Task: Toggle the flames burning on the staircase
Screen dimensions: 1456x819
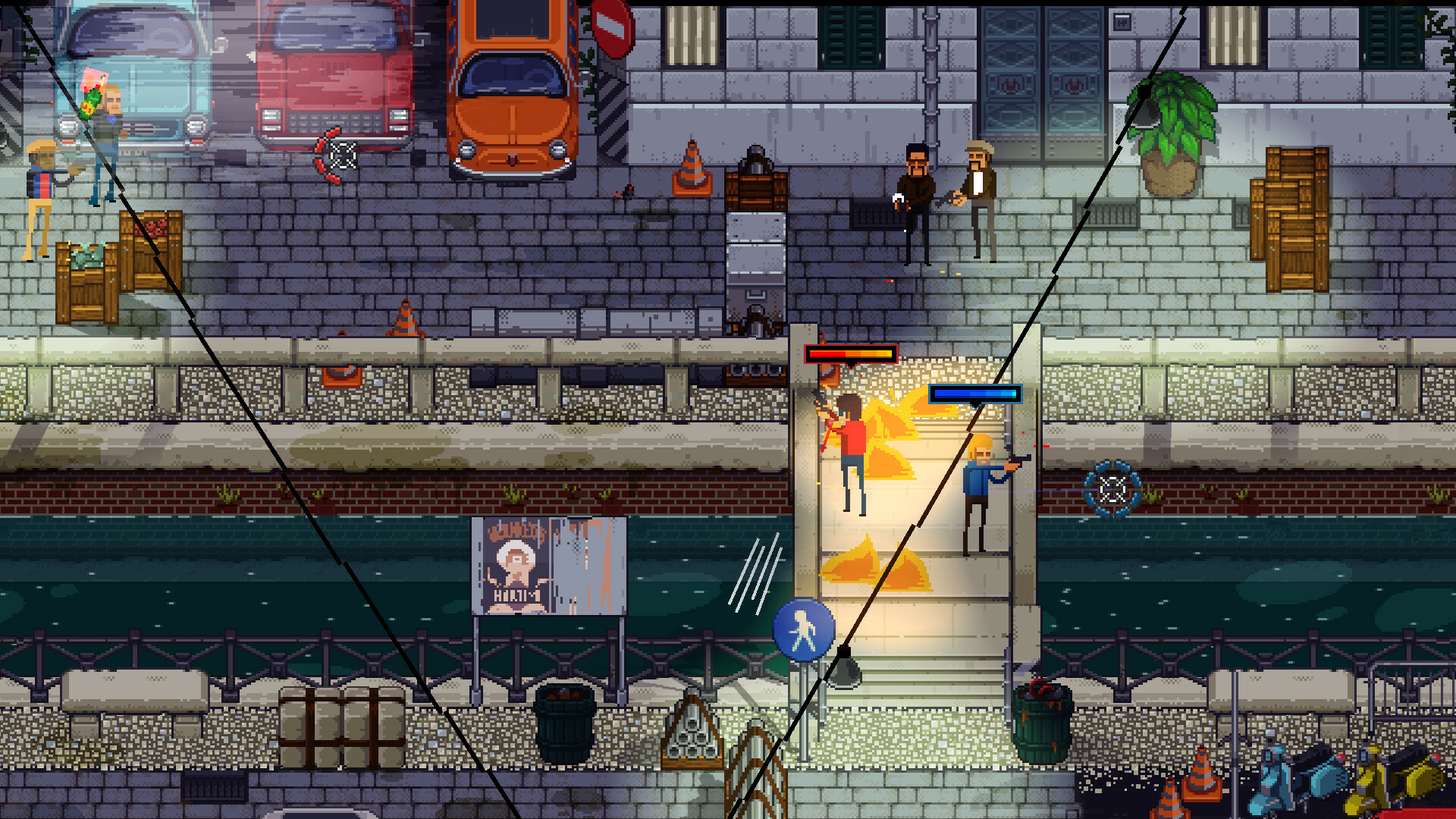Action: click(895, 440)
